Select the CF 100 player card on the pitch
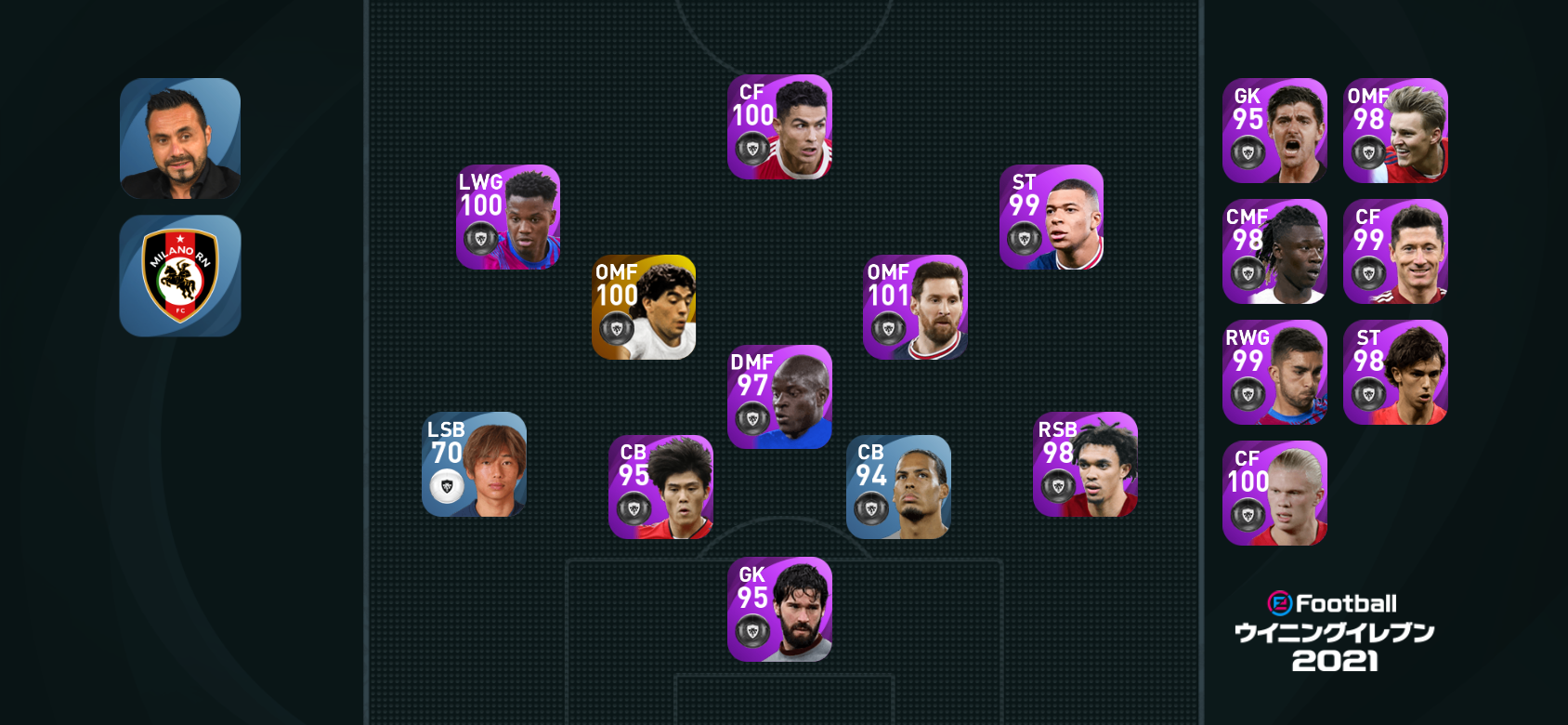 tap(779, 127)
